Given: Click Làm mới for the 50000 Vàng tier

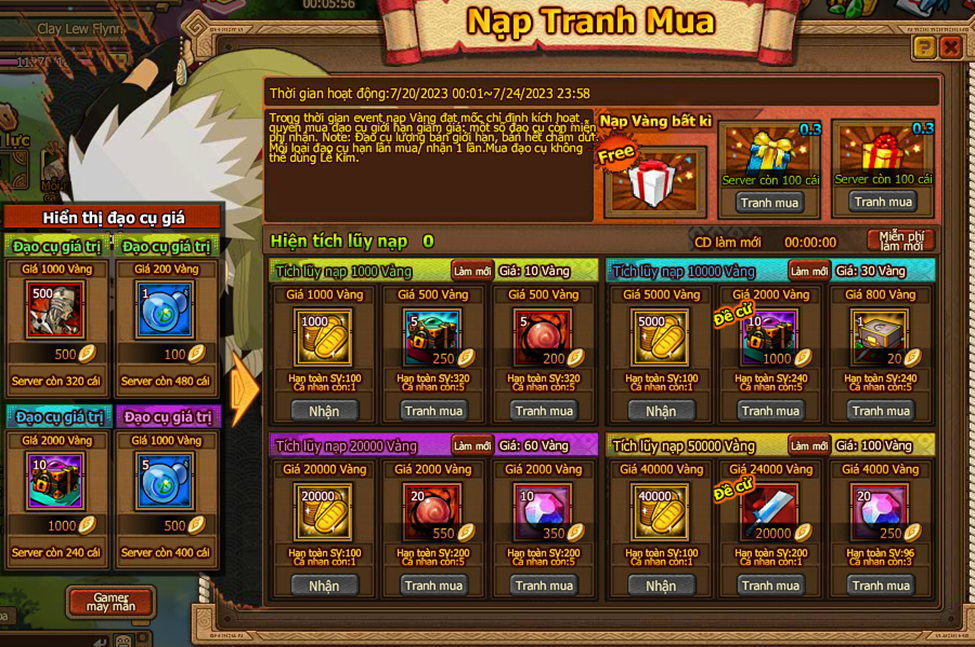Looking at the screenshot, I should click(x=808, y=445).
